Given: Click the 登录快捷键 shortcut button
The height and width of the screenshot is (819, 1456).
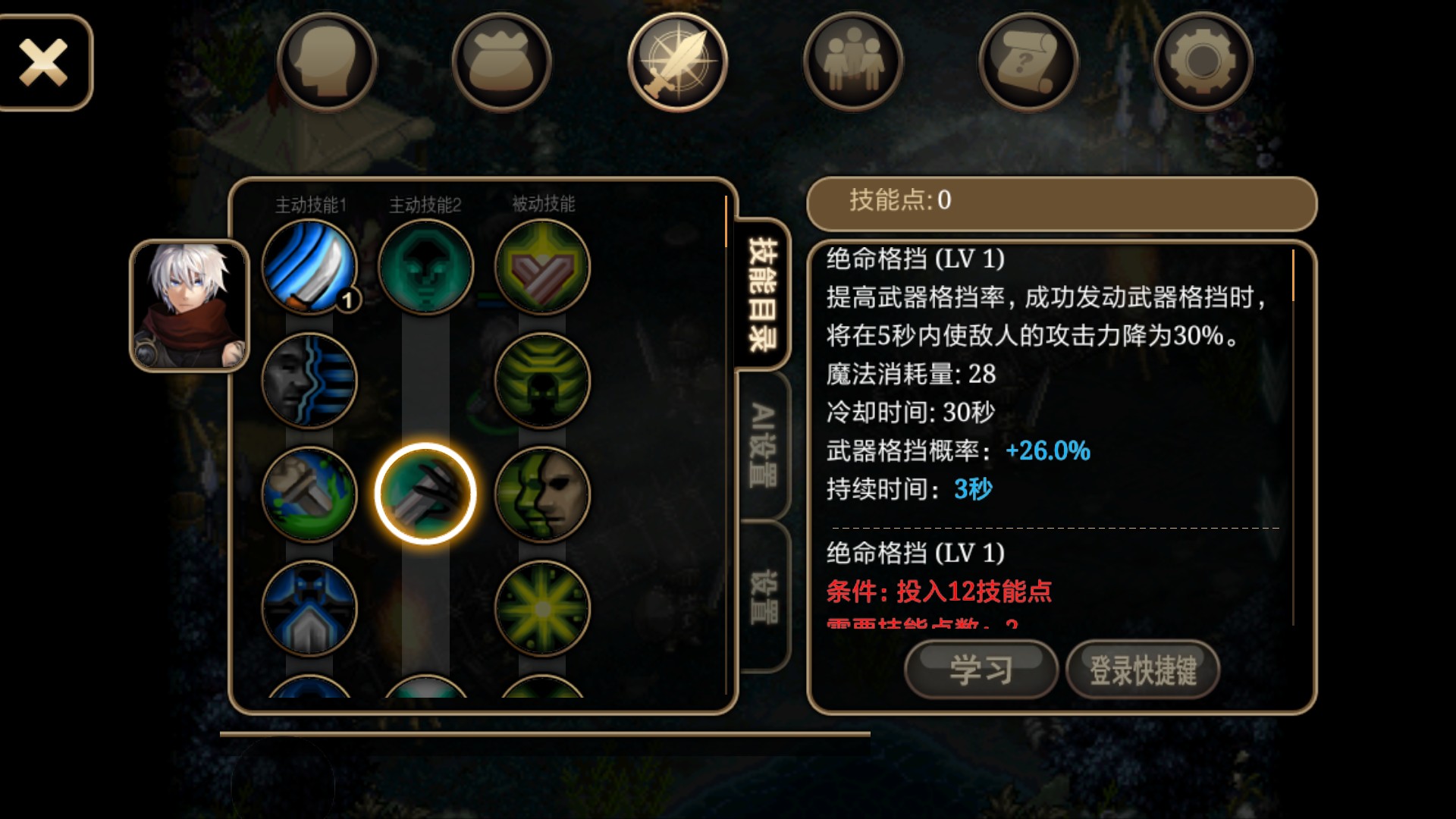Looking at the screenshot, I should coord(1143,670).
